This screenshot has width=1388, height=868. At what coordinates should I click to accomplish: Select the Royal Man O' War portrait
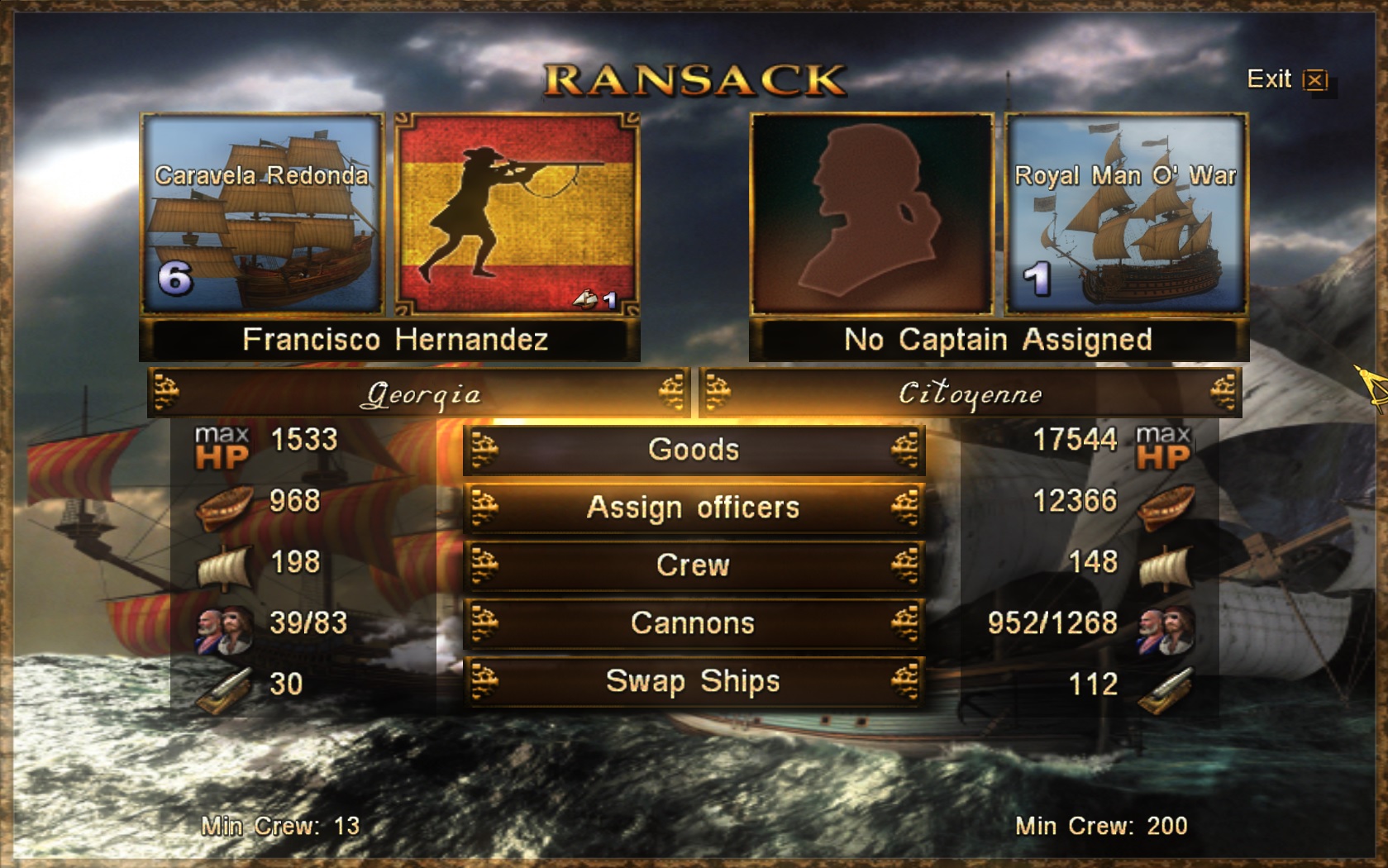1125,214
